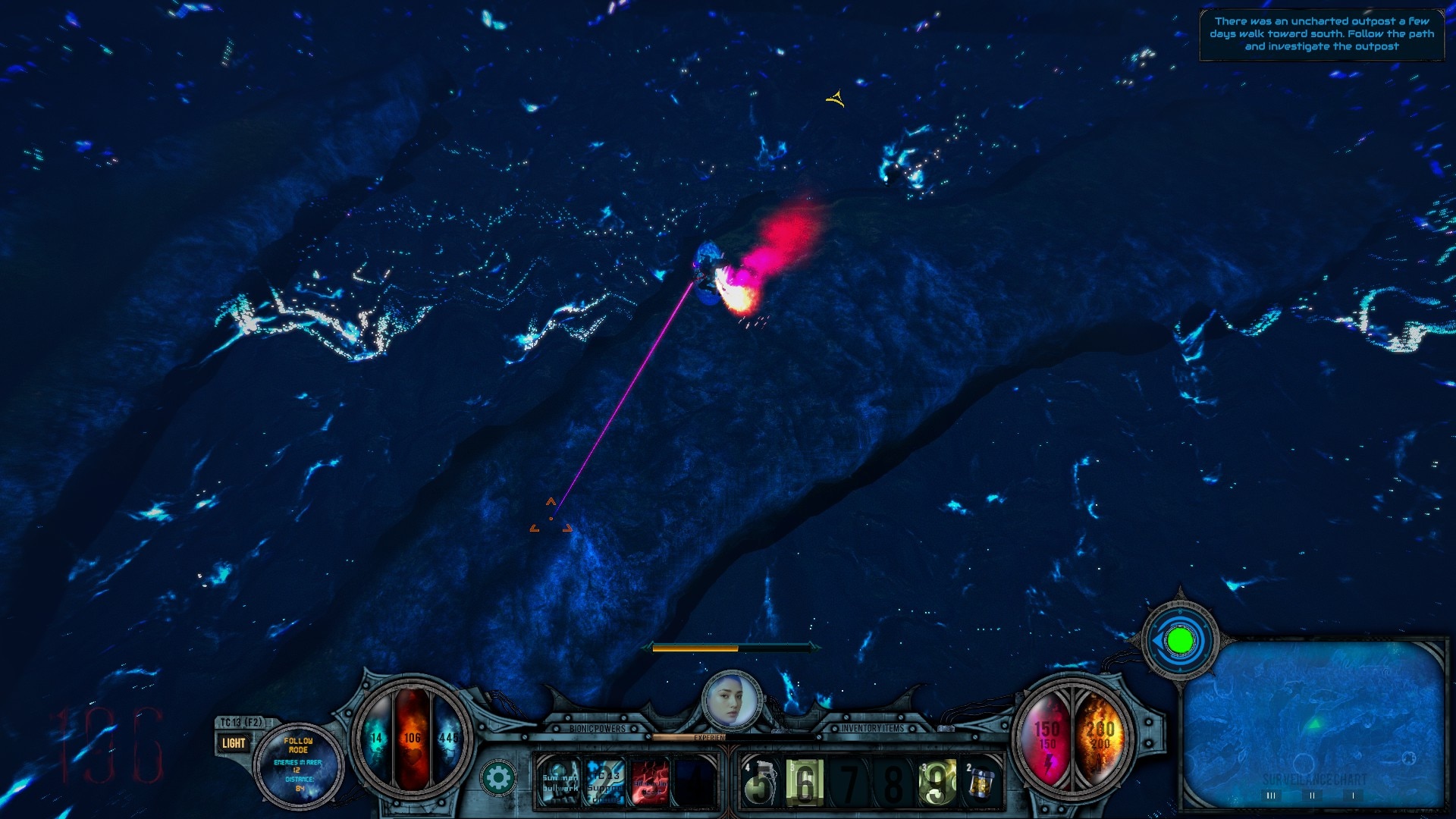Set minimap zoom to level II

point(1313,795)
